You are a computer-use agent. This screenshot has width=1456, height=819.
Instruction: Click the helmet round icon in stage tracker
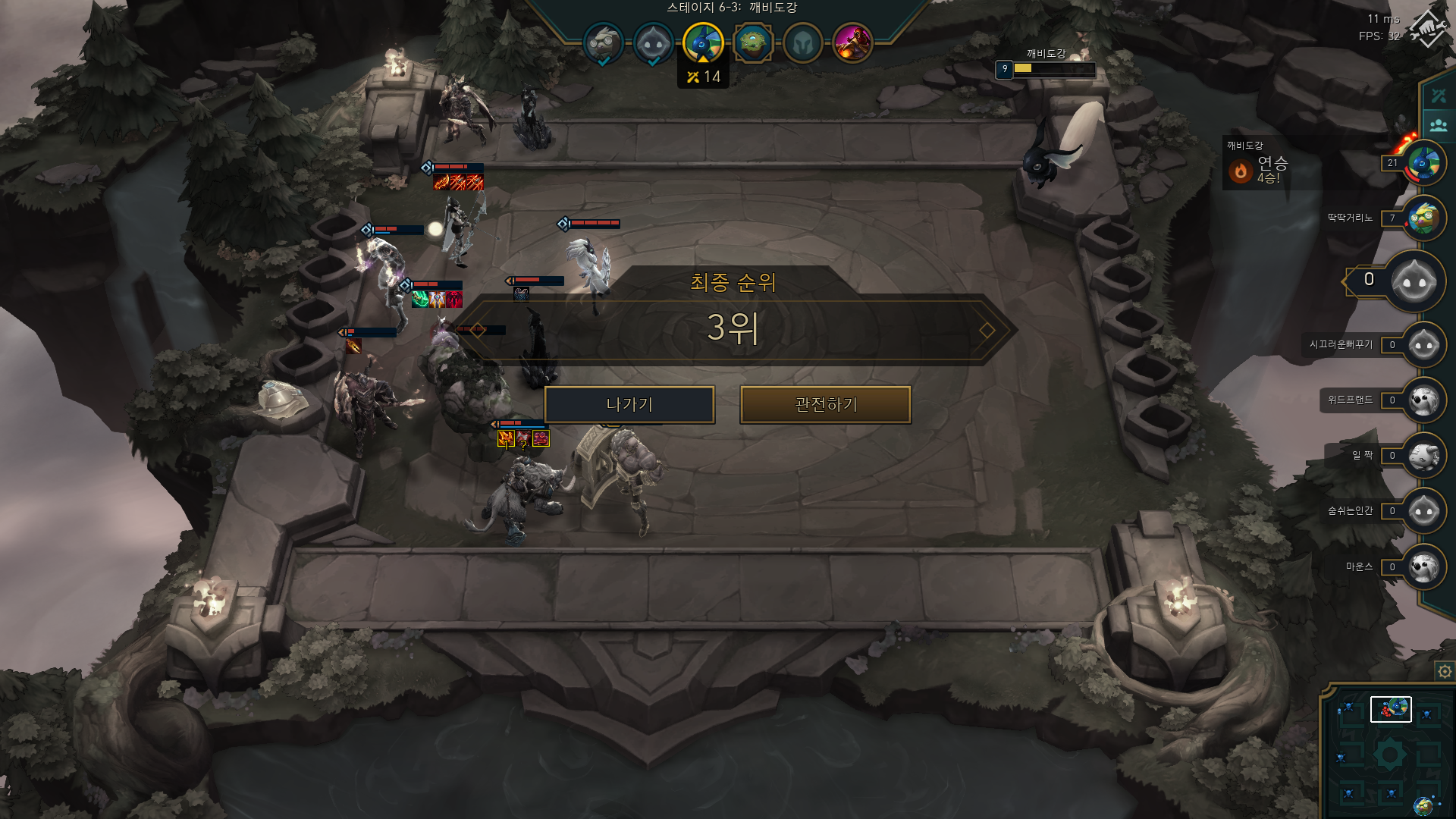pos(802,43)
